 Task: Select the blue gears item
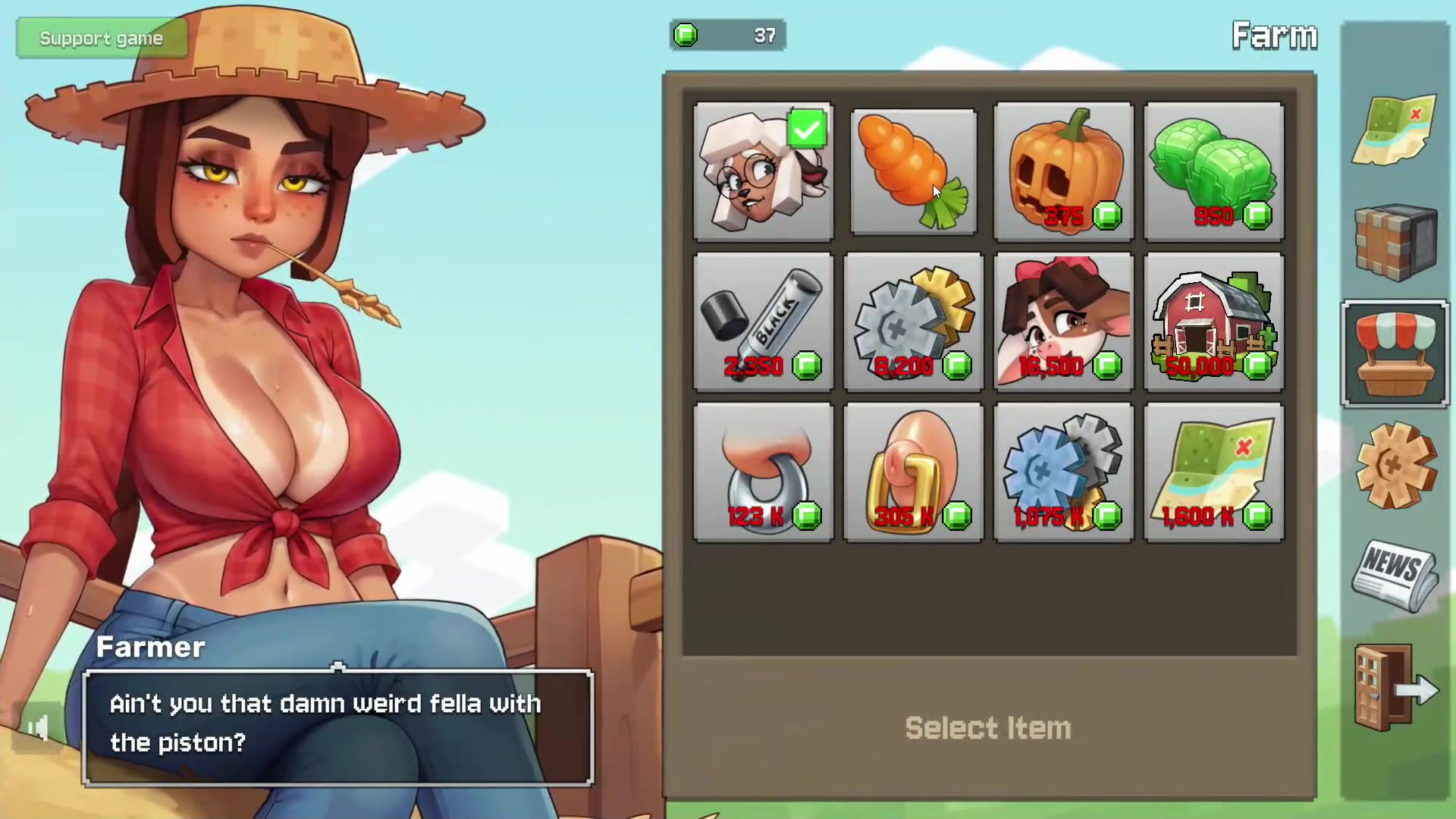[x=1063, y=472]
